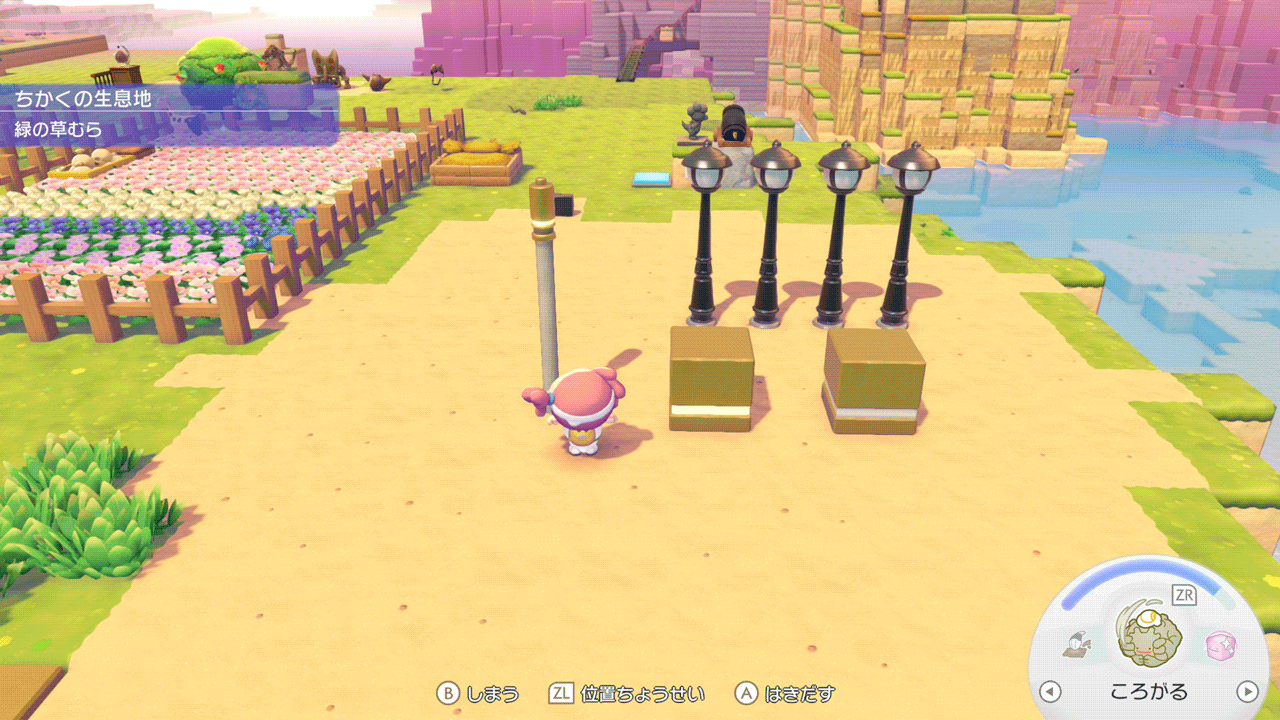Cycle abilities with the right arrow
The width and height of the screenshot is (1280, 720).
(x=1247, y=691)
